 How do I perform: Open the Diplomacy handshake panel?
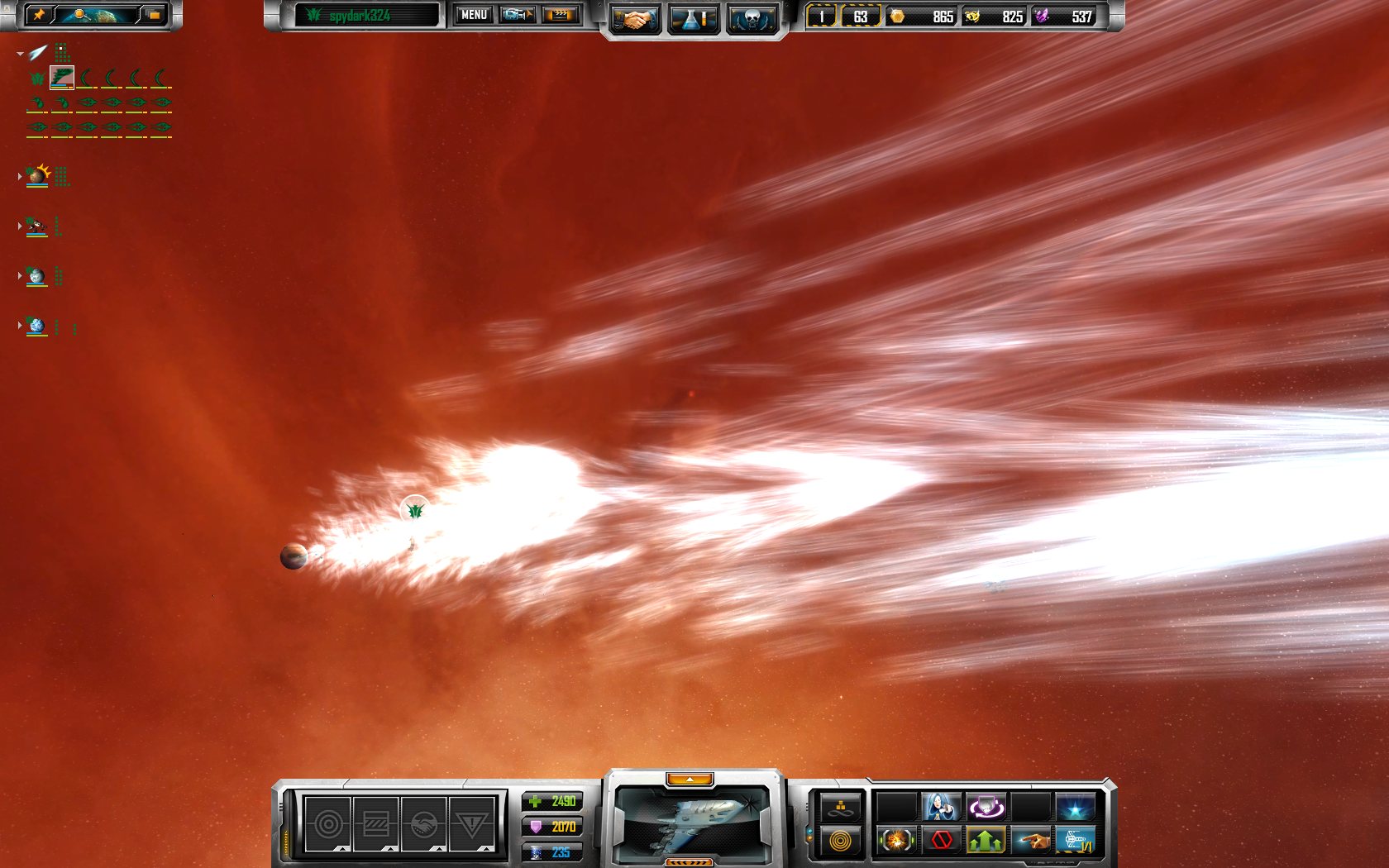coord(637,17)
